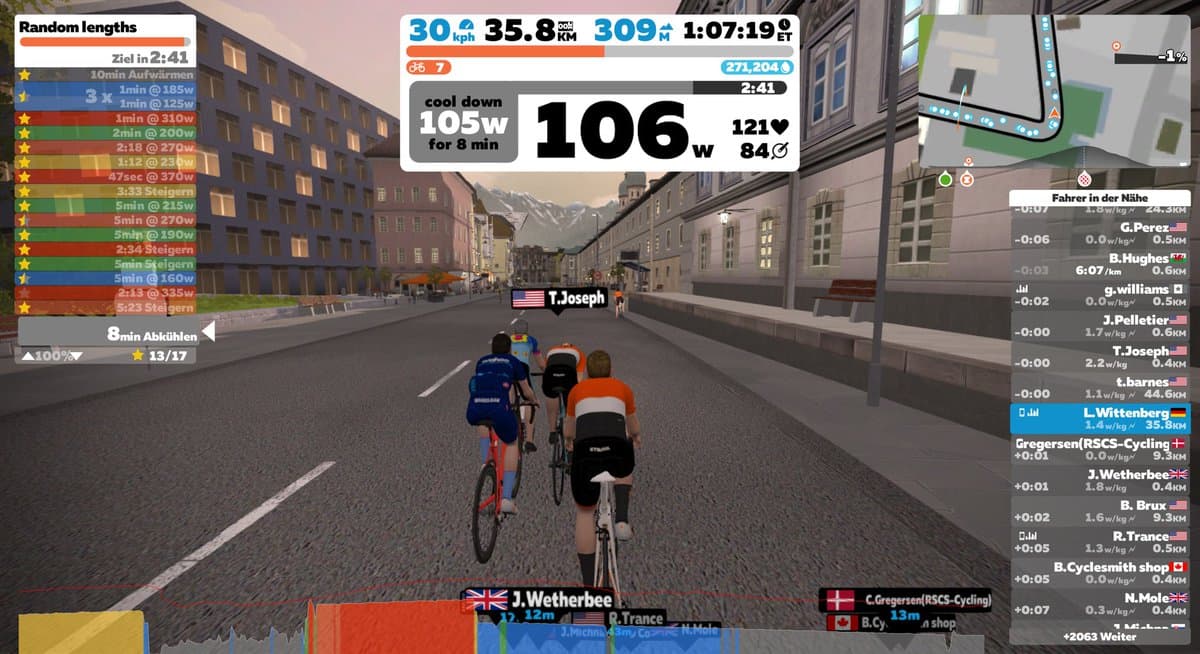1200x654 pixels.
Task: Show the +2063 Weiter riders
Action: coord(1098,636)
